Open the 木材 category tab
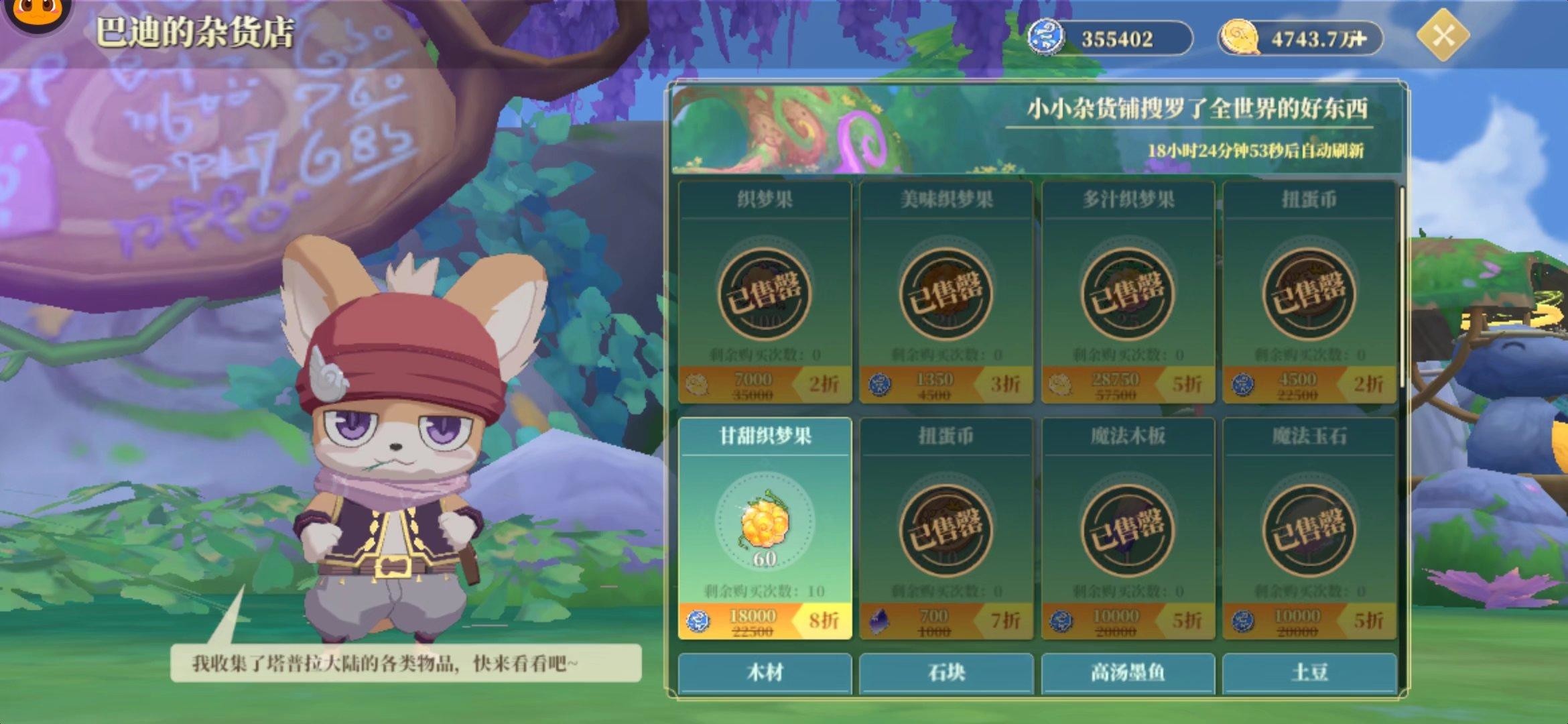Viewport: 1568px width, 724px height. coord(767,674)
